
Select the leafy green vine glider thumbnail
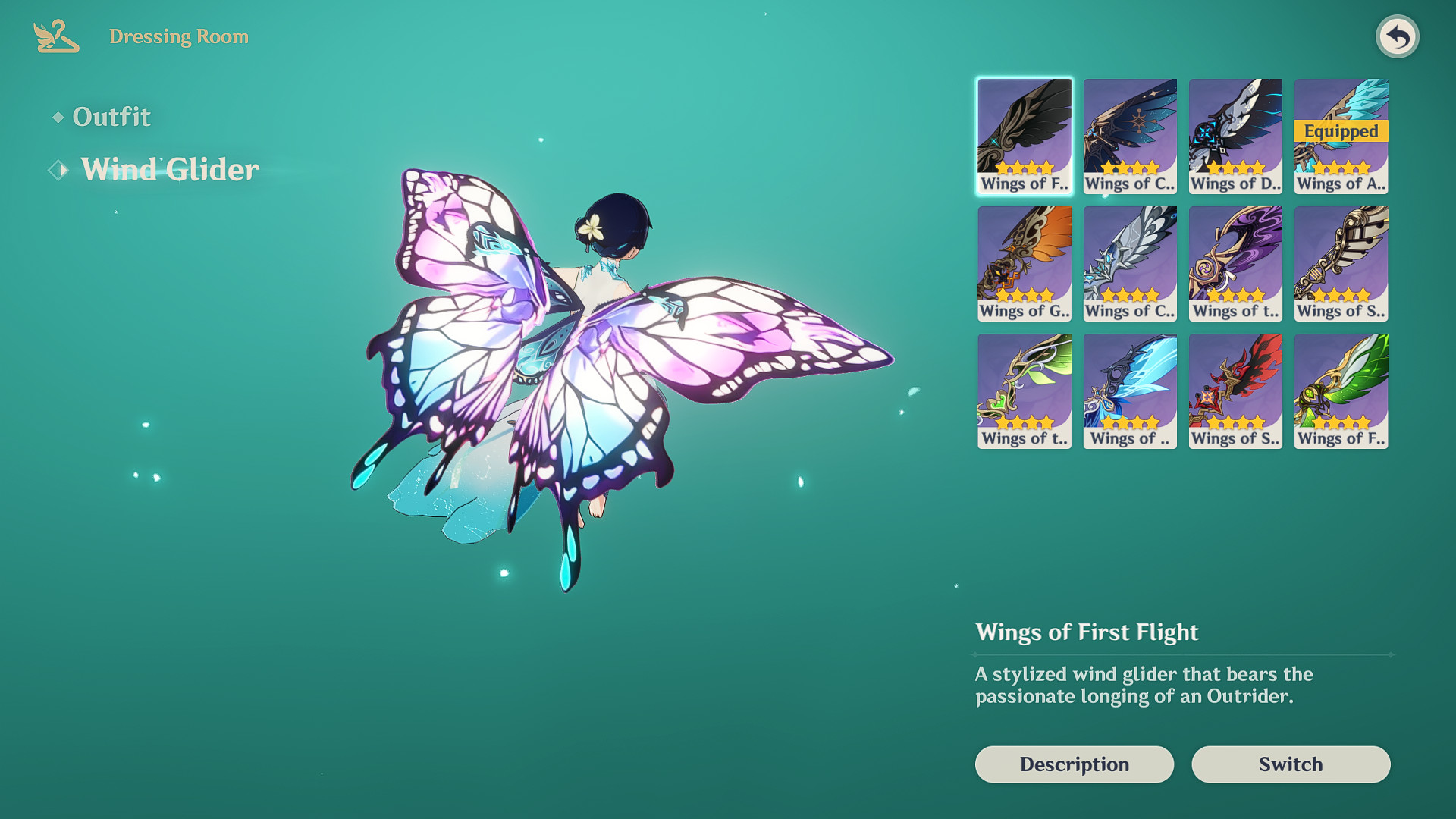[x=1024, y=389]
